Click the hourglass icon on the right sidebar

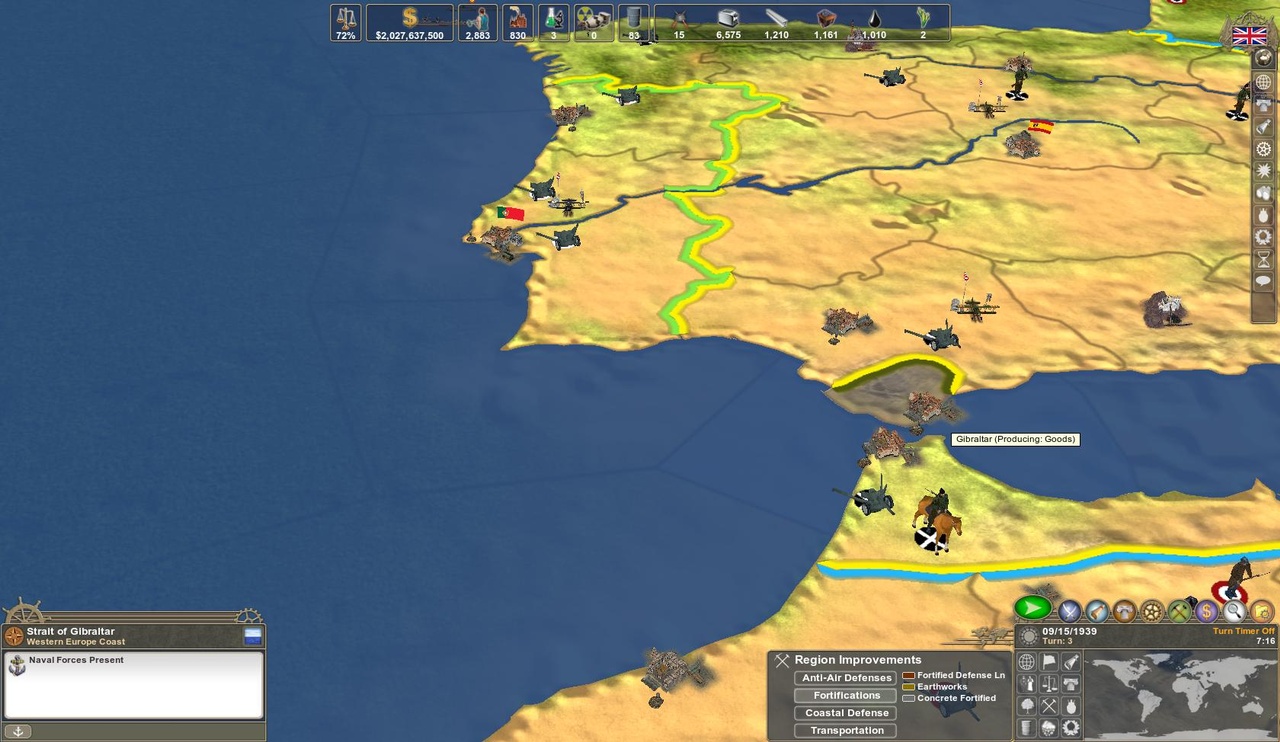[1263, 260]
